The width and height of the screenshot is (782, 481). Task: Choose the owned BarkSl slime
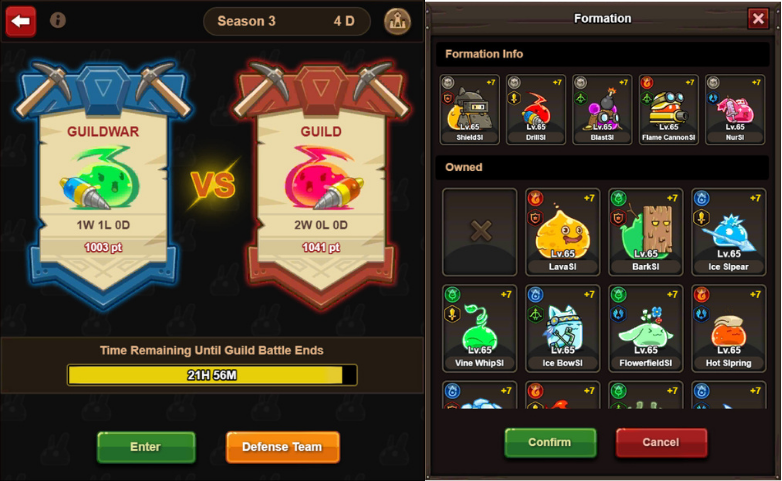pos(646,231)
